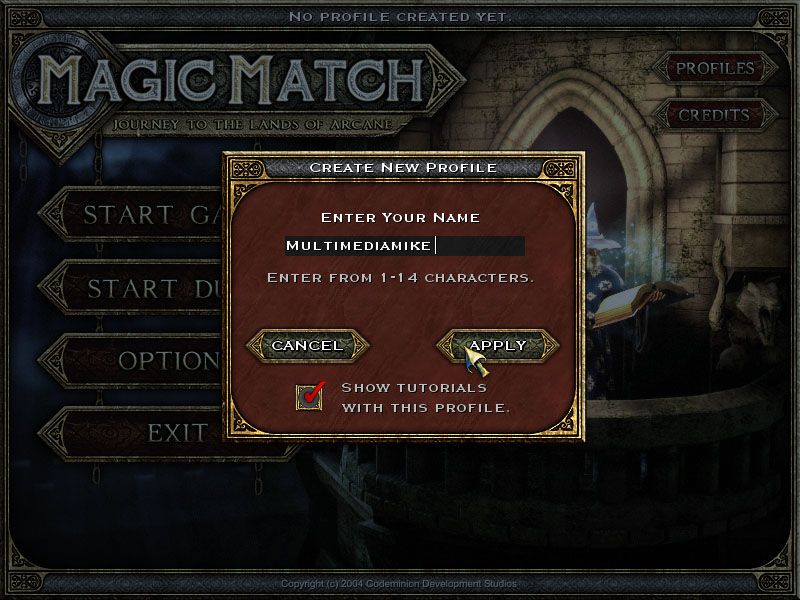The width and height of the screenshot is (800, 600).
Task: Cancel the new profile dialog
Action: [x=307, y=345]
